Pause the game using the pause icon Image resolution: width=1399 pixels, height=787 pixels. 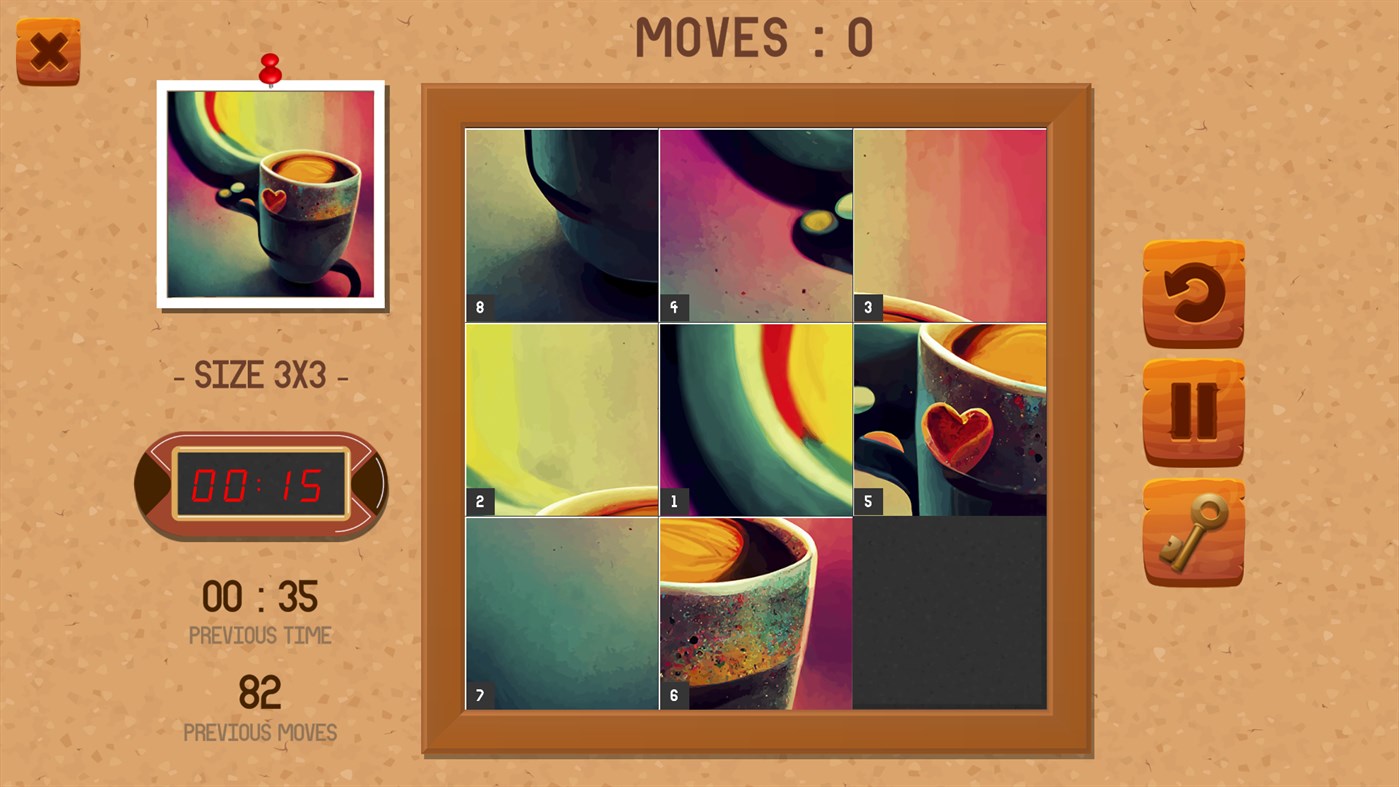[x=1192, y=413]
